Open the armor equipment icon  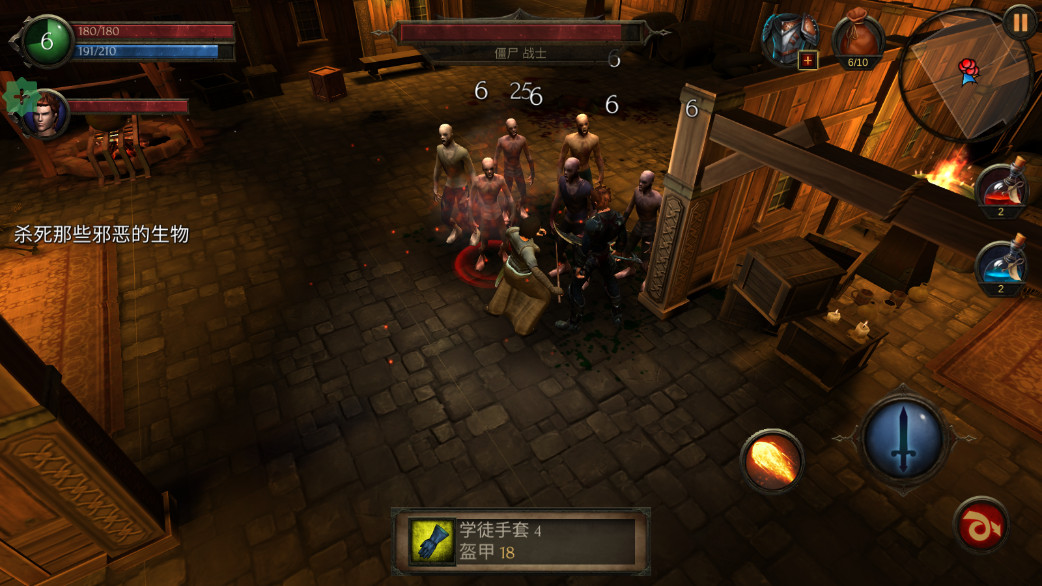pyautogui.click(x=790, y=40)
